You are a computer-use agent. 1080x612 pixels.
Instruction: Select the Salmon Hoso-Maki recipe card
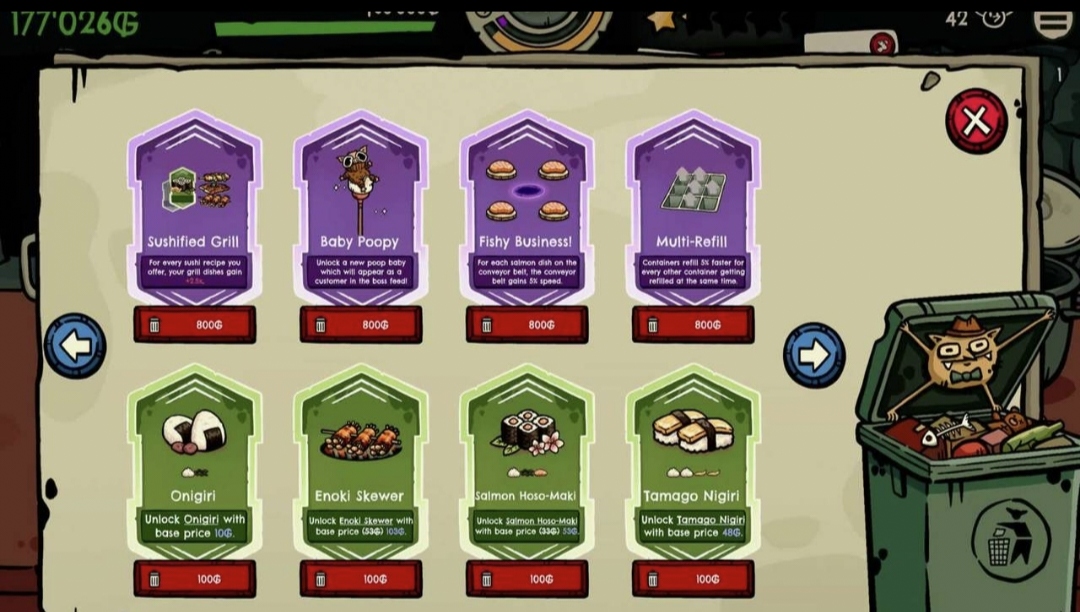(x=526, y=462)
